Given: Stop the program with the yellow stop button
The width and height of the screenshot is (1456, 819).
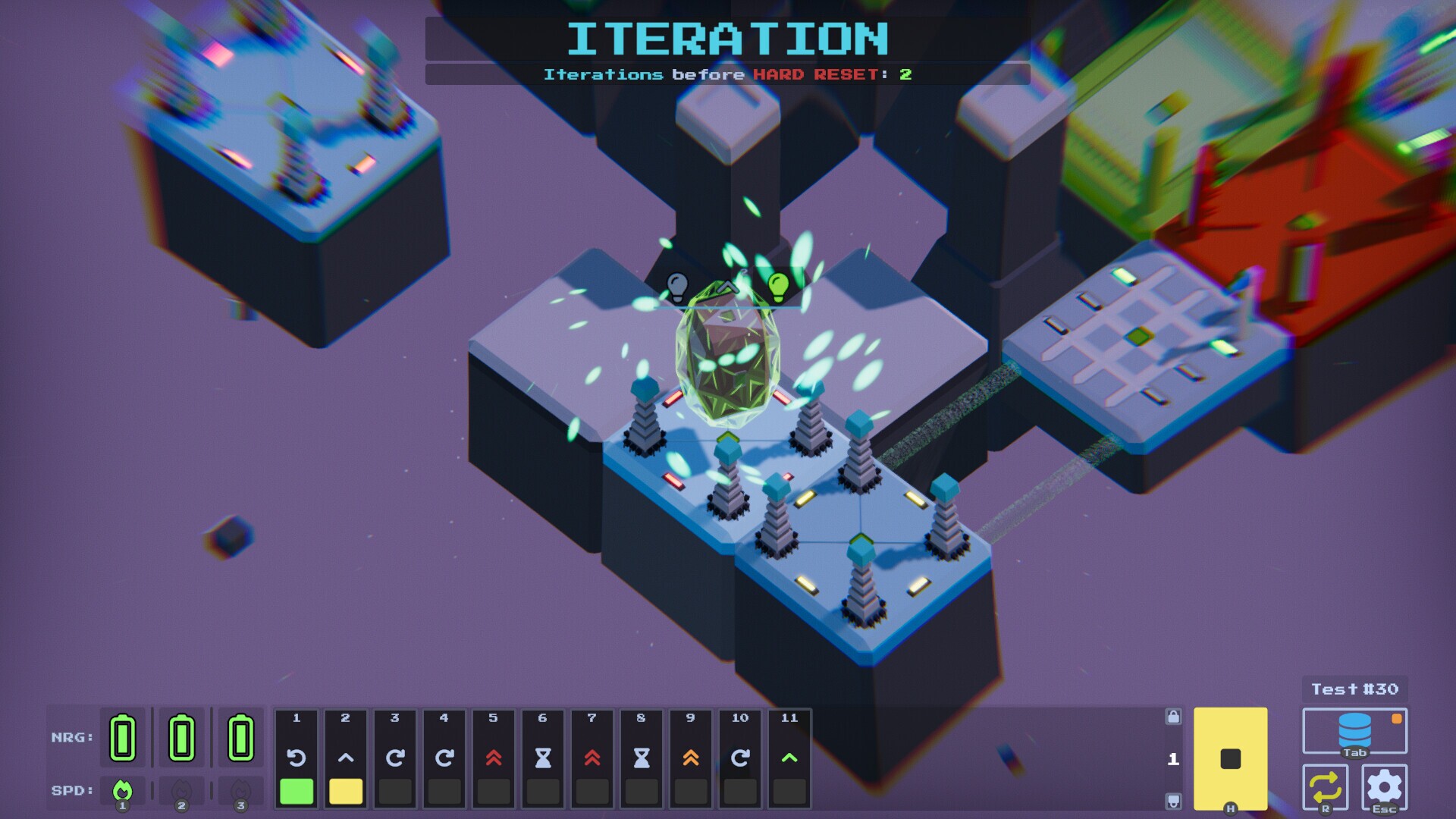Looking at the screenshot, I should [x=1230, y=758].
